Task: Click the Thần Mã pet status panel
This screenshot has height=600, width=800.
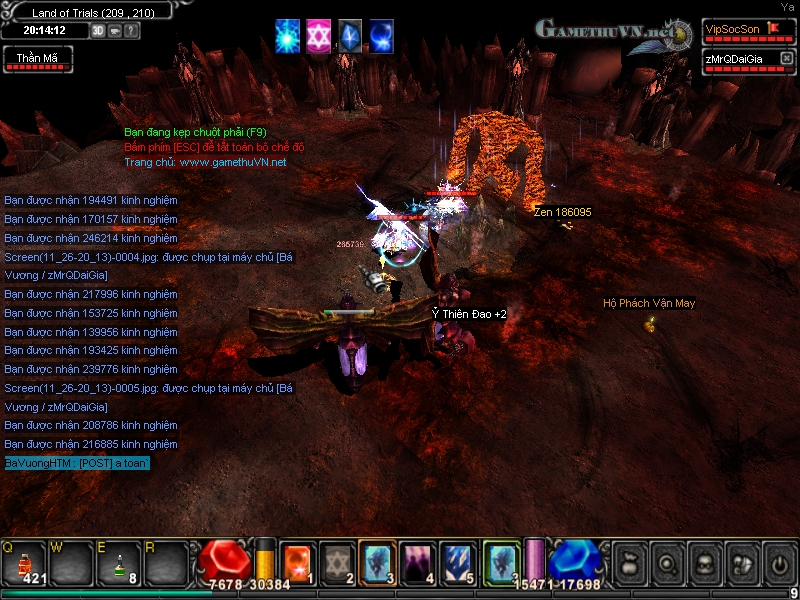Action: click(x=37, y=59)
